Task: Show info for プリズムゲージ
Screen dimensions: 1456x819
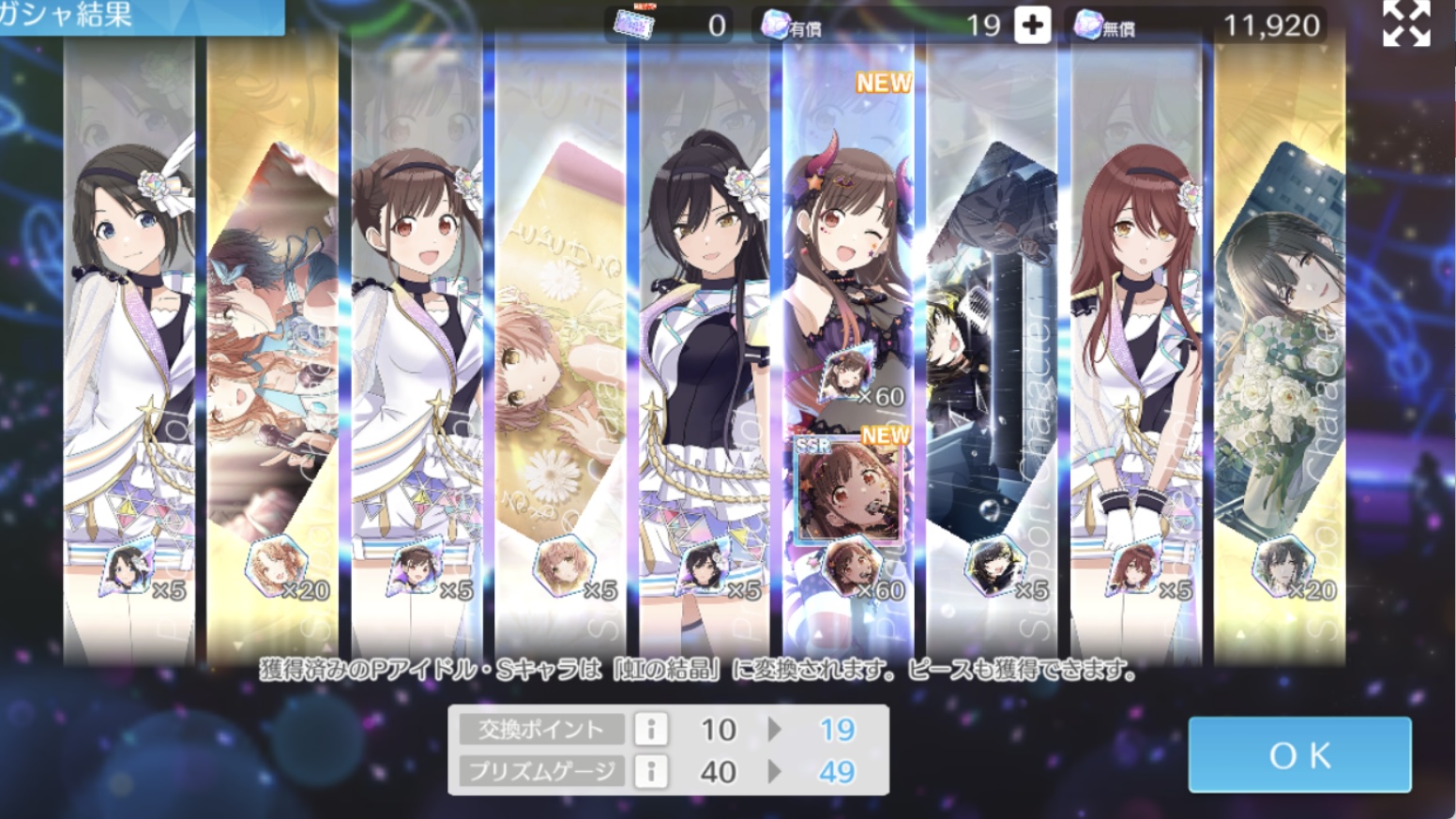Action: coord(650,771)
